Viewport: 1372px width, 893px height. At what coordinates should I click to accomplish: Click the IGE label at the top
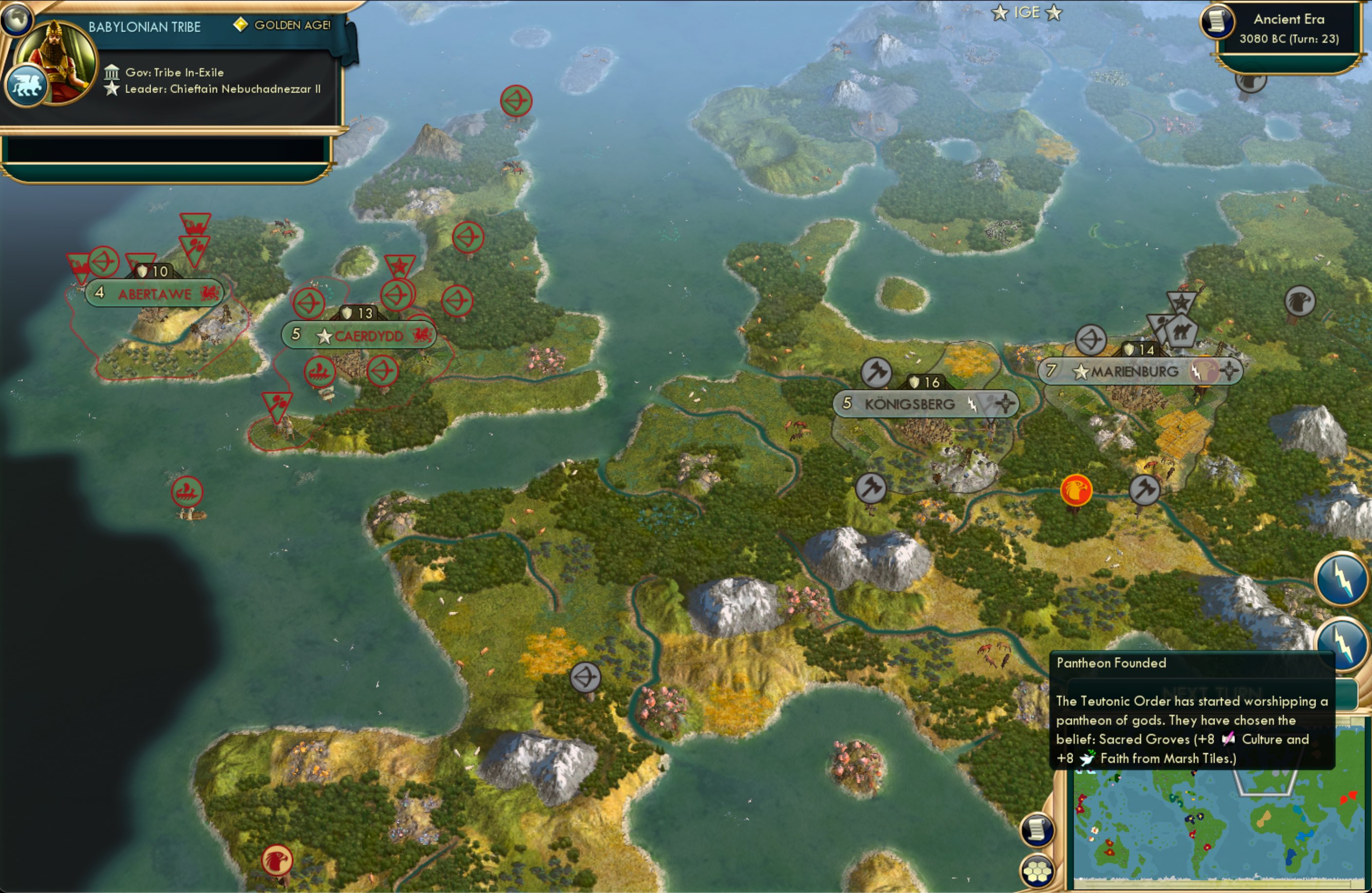coord(1028,12)
